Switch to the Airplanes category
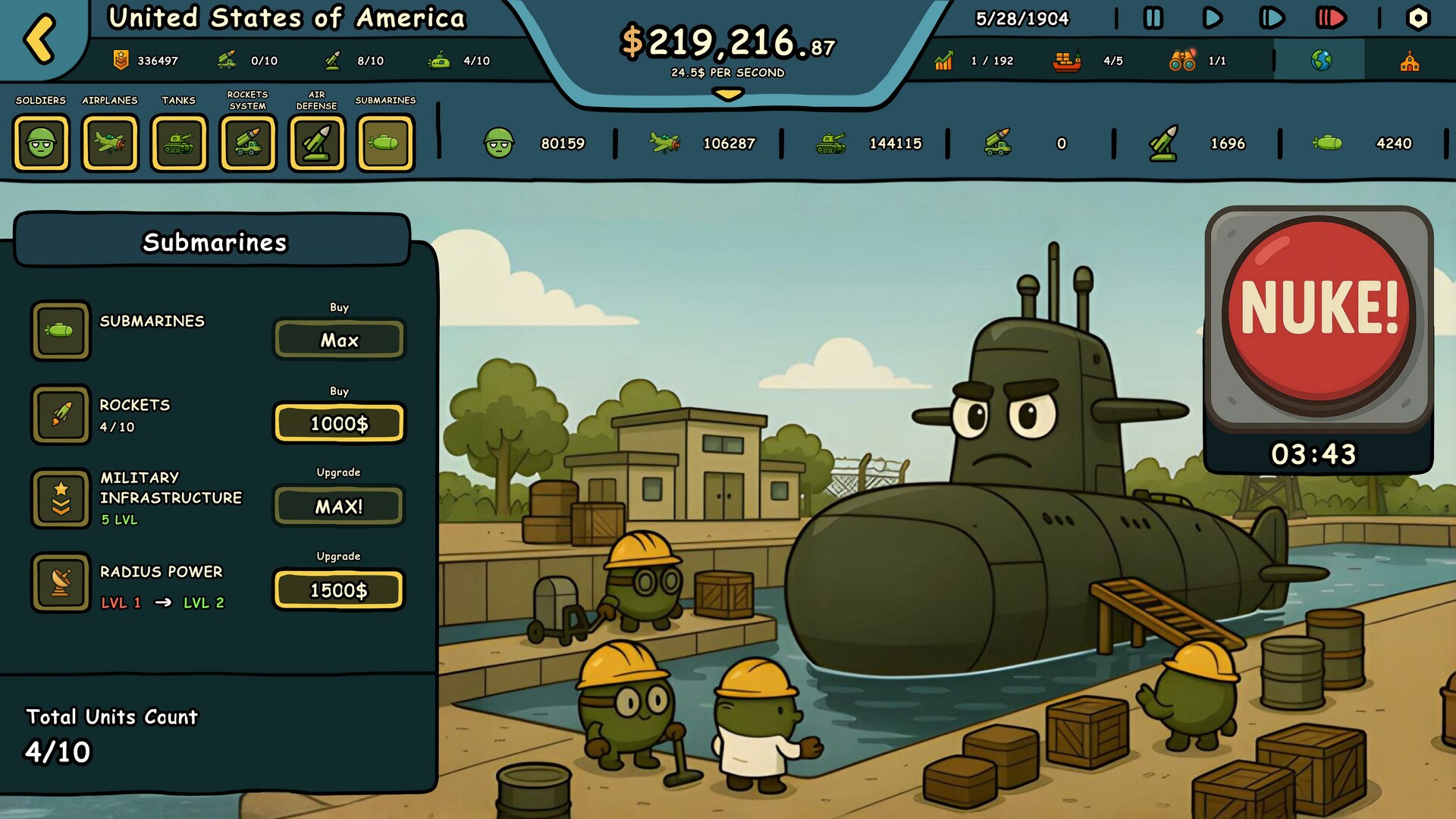1456x819 pixels. click(x=110, y=143)
